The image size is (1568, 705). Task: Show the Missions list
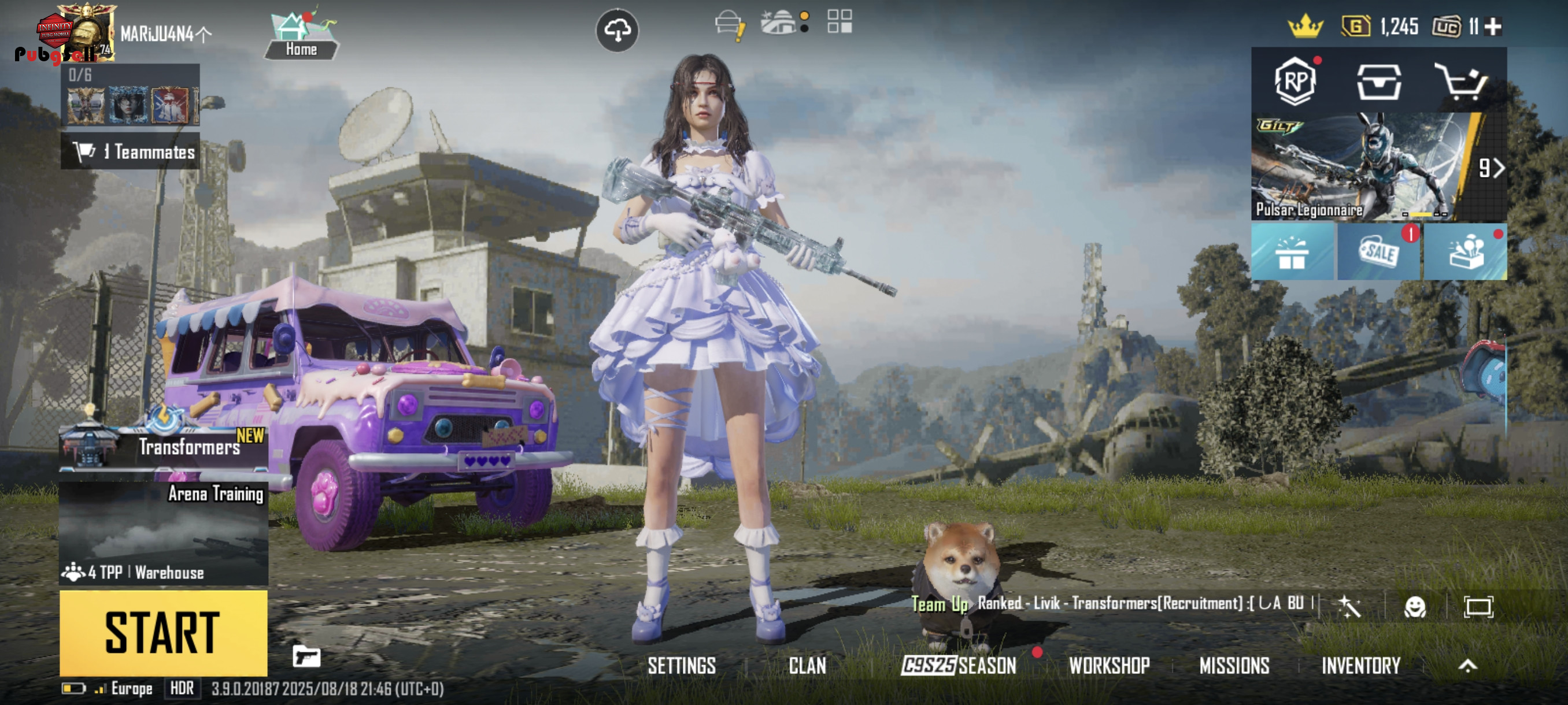tap(1234, 666)
